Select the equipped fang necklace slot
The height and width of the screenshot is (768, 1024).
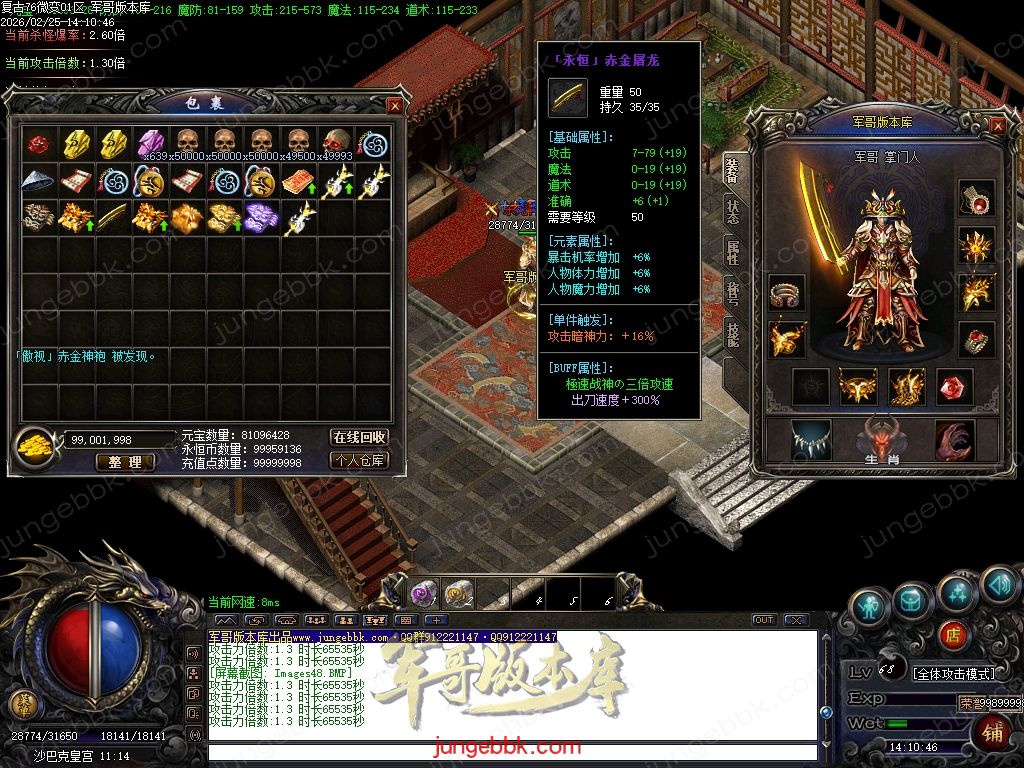(x=810, y=440)
